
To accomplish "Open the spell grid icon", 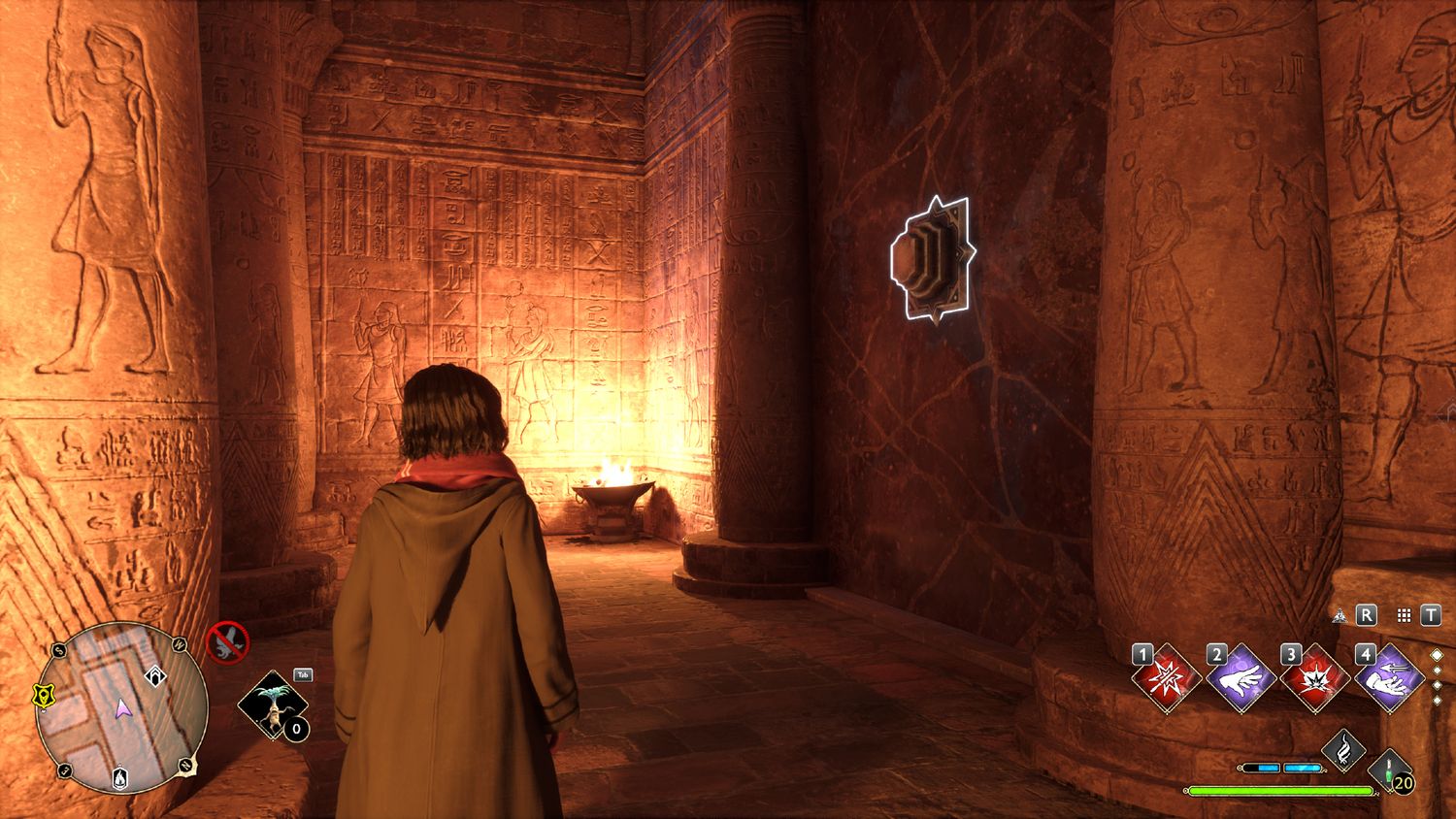I will pos(1404,615).
